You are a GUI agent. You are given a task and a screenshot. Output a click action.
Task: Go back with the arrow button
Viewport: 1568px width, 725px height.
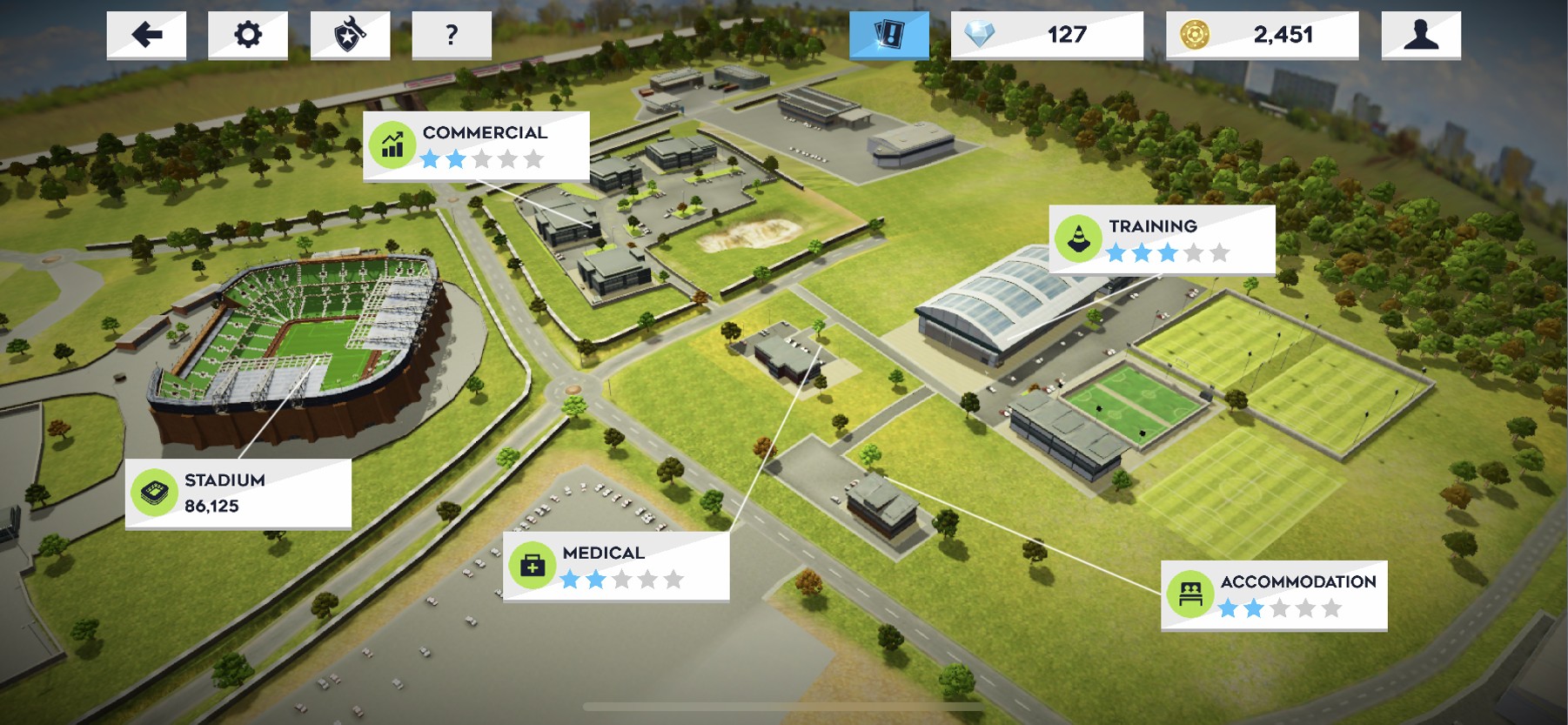coord(146,35)
